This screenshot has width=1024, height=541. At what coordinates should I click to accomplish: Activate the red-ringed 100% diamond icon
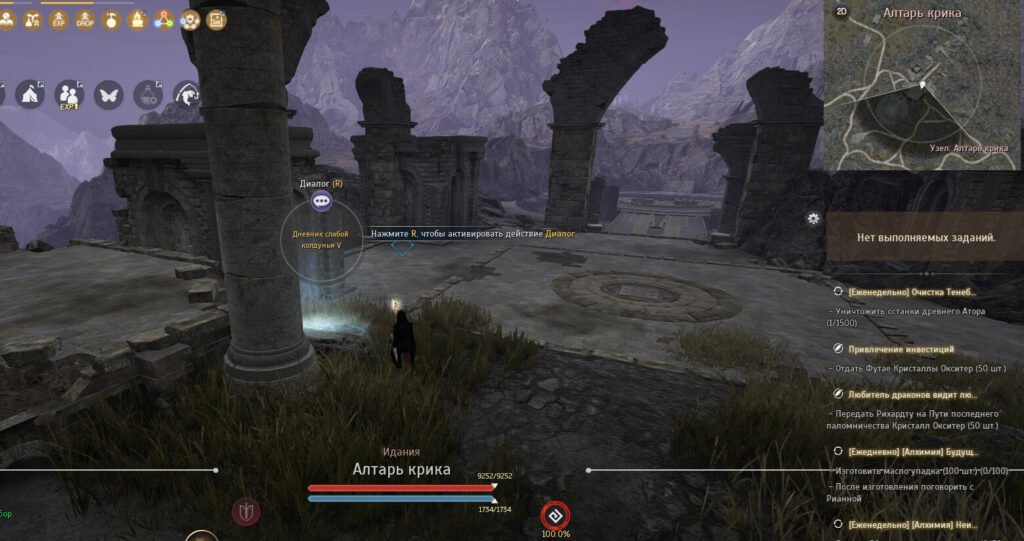tap(555, 516)
